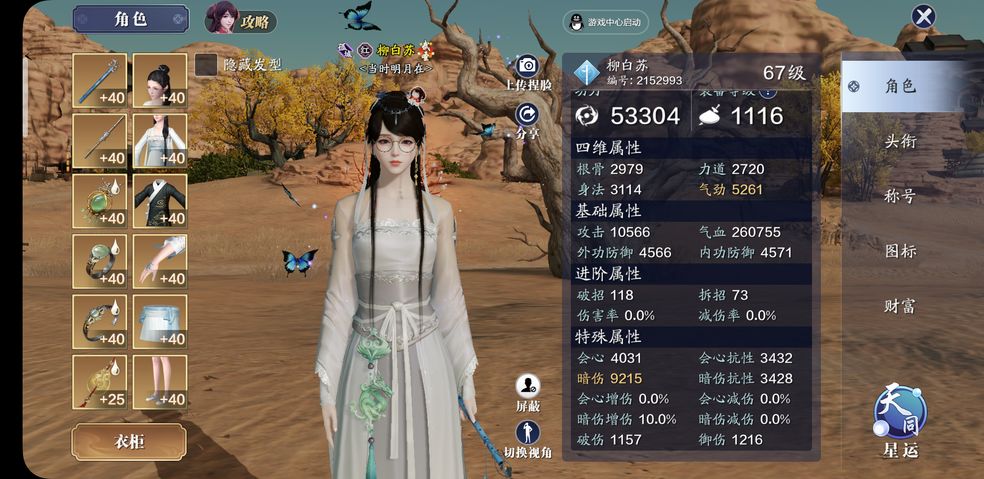The width and height of the screenshot is (984, 479).
Task: Select the white skirt equipment slot
Action: [x=160, y=321]
